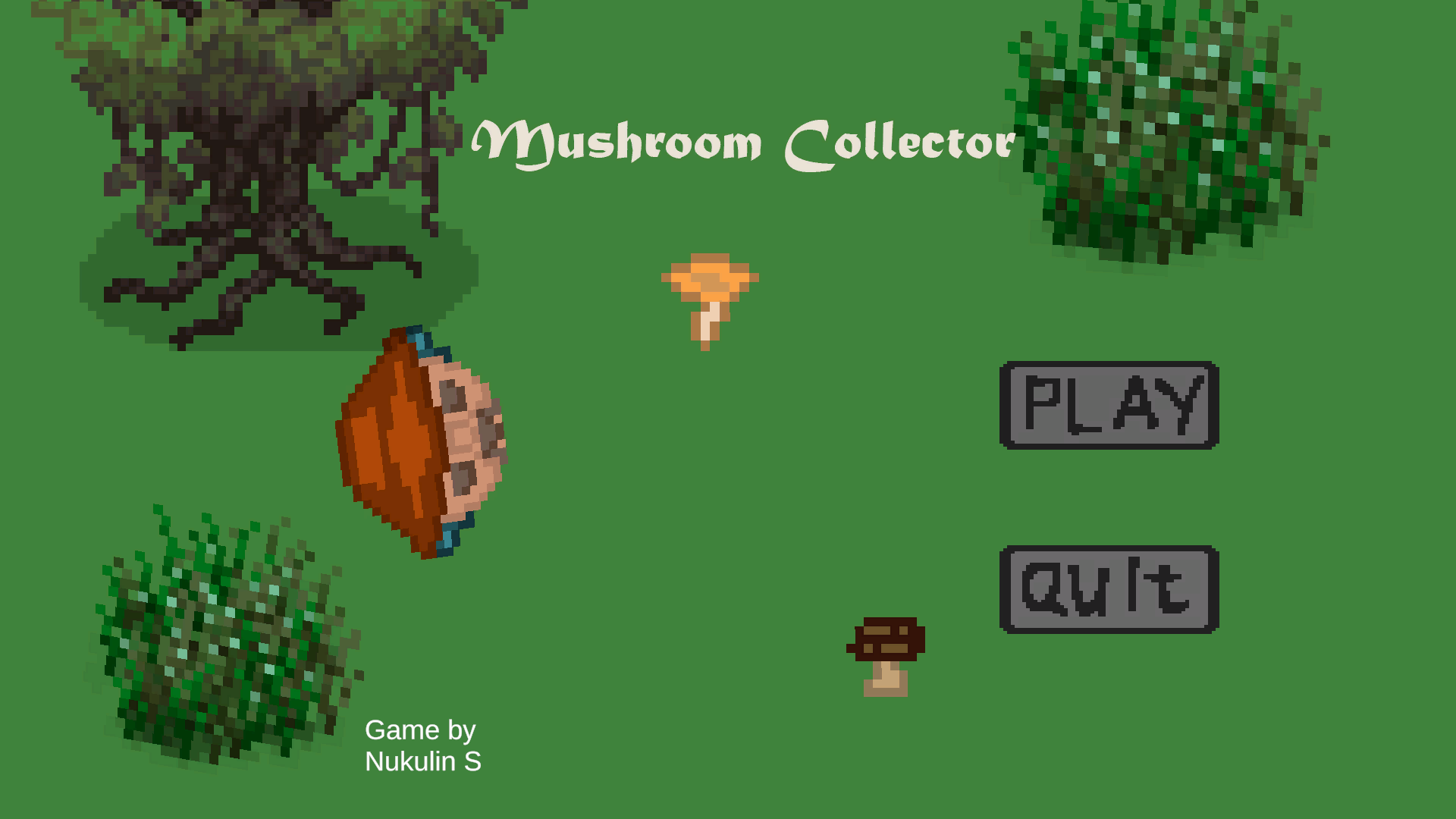Select the orange chanterelle mushroom sprite
The image size is (1456, 819).
point(709,296)
